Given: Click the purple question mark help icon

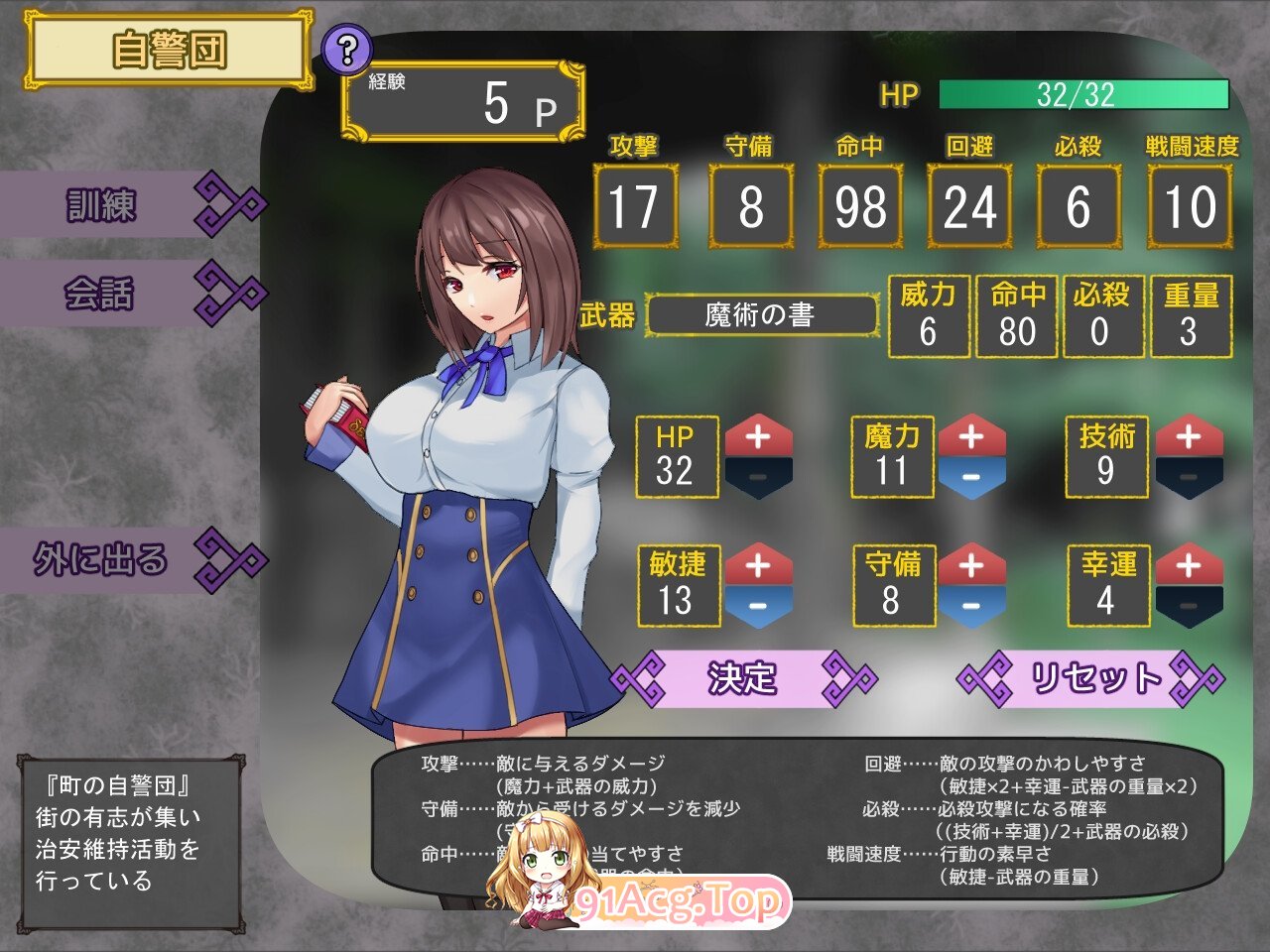Looking at the screenshot, I should click(x=345, y=47).
